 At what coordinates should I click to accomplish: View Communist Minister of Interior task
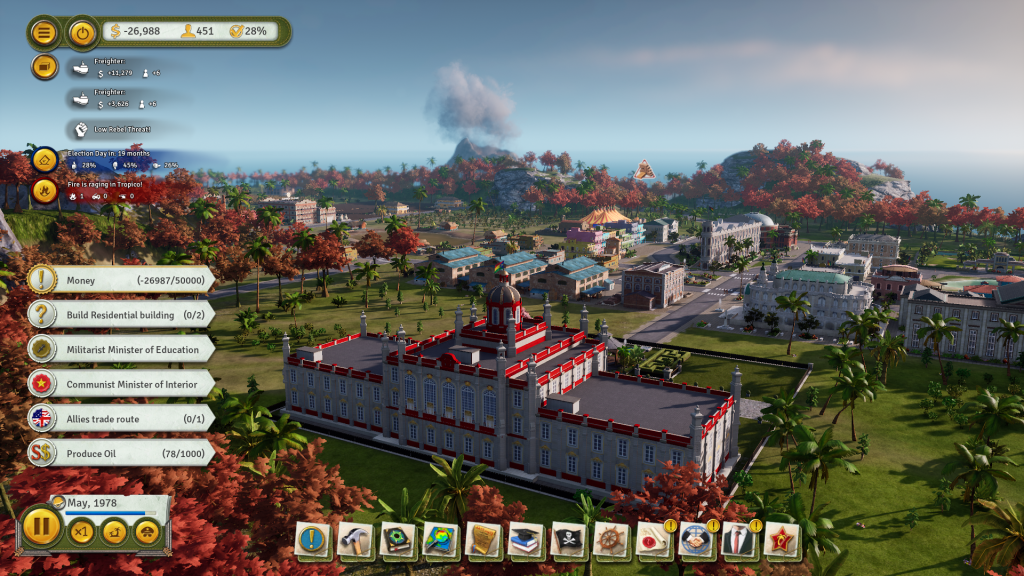[120, 383]
